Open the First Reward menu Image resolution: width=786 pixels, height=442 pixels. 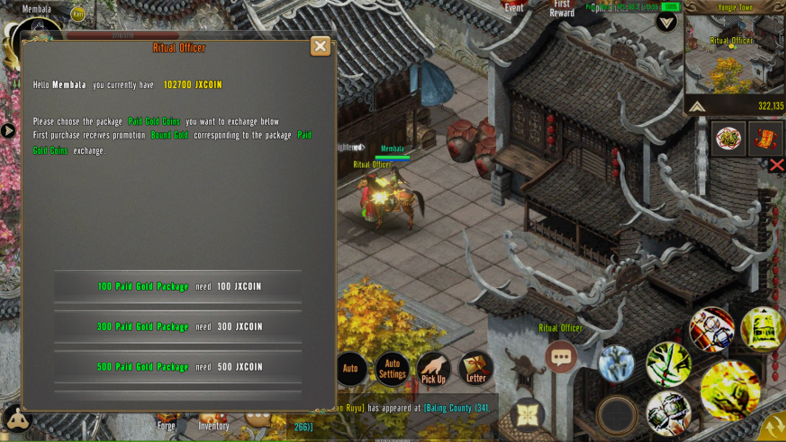[562, 9]
